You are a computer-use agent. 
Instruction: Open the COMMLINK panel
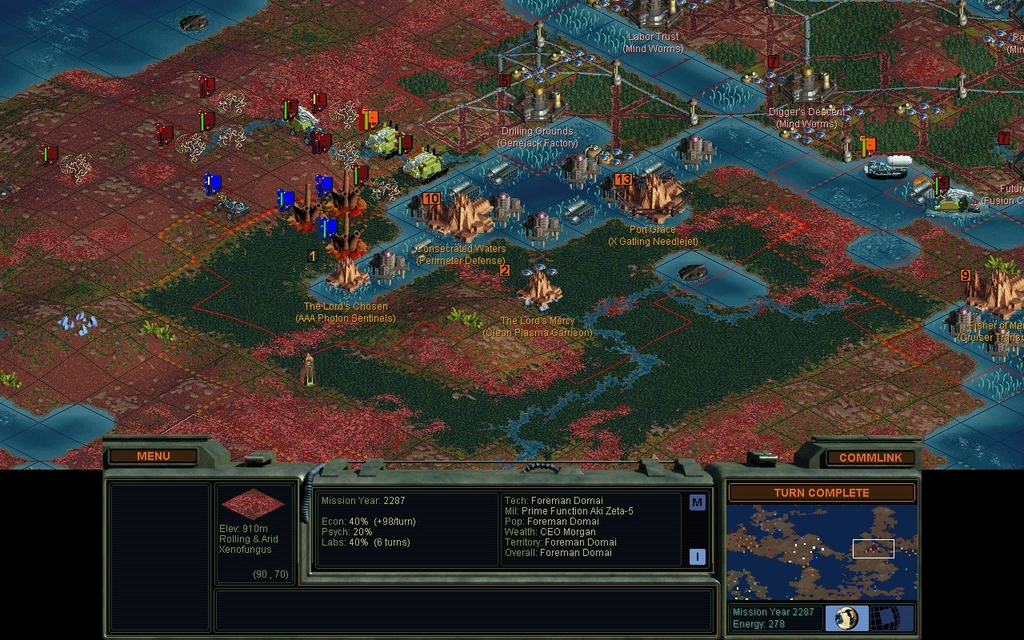tap(870, 457)
